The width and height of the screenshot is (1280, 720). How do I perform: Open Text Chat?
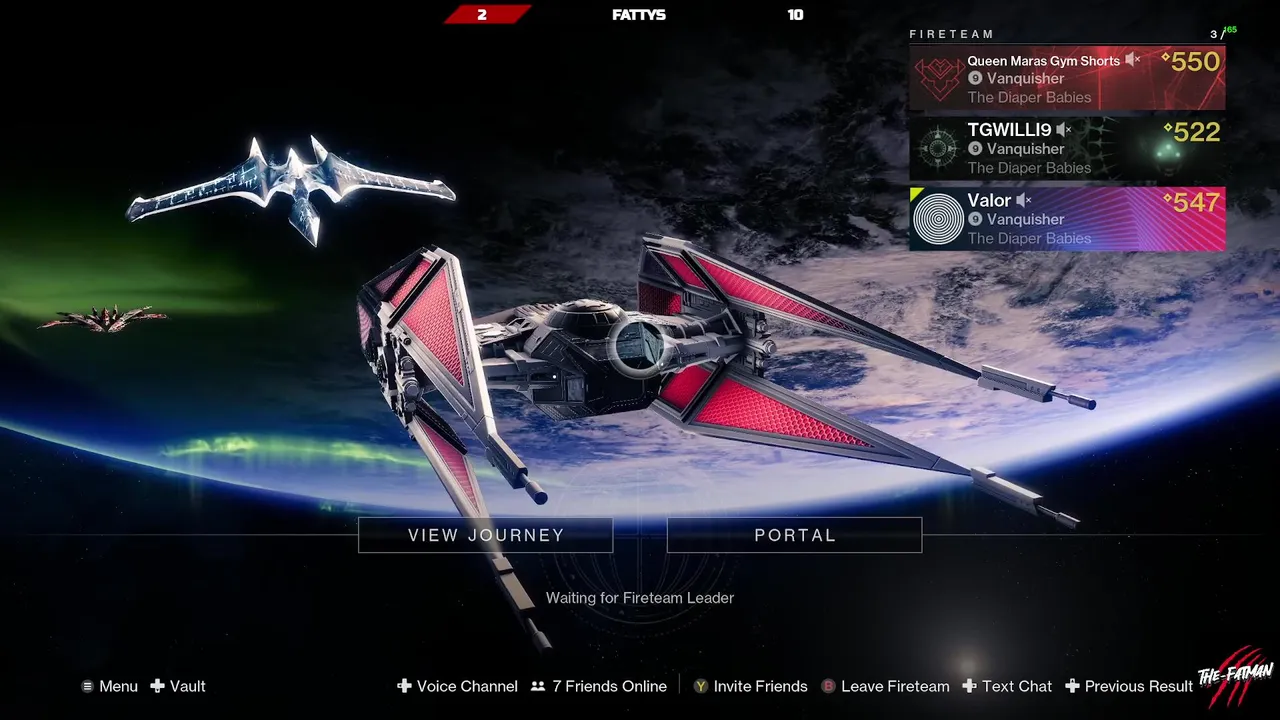pyautogui.click(x=1007, y=686)
